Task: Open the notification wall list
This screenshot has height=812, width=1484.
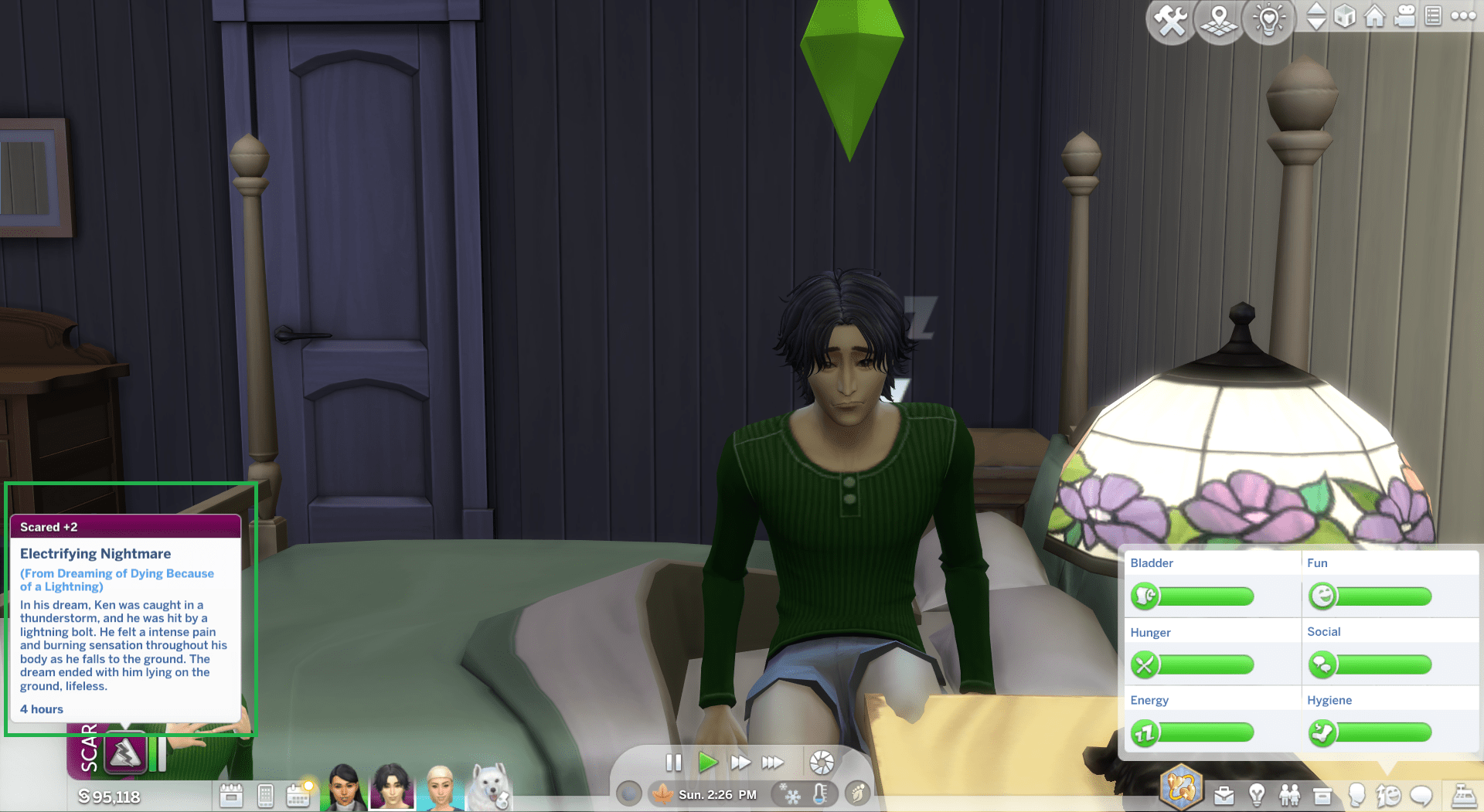Action: point(1434,15)
